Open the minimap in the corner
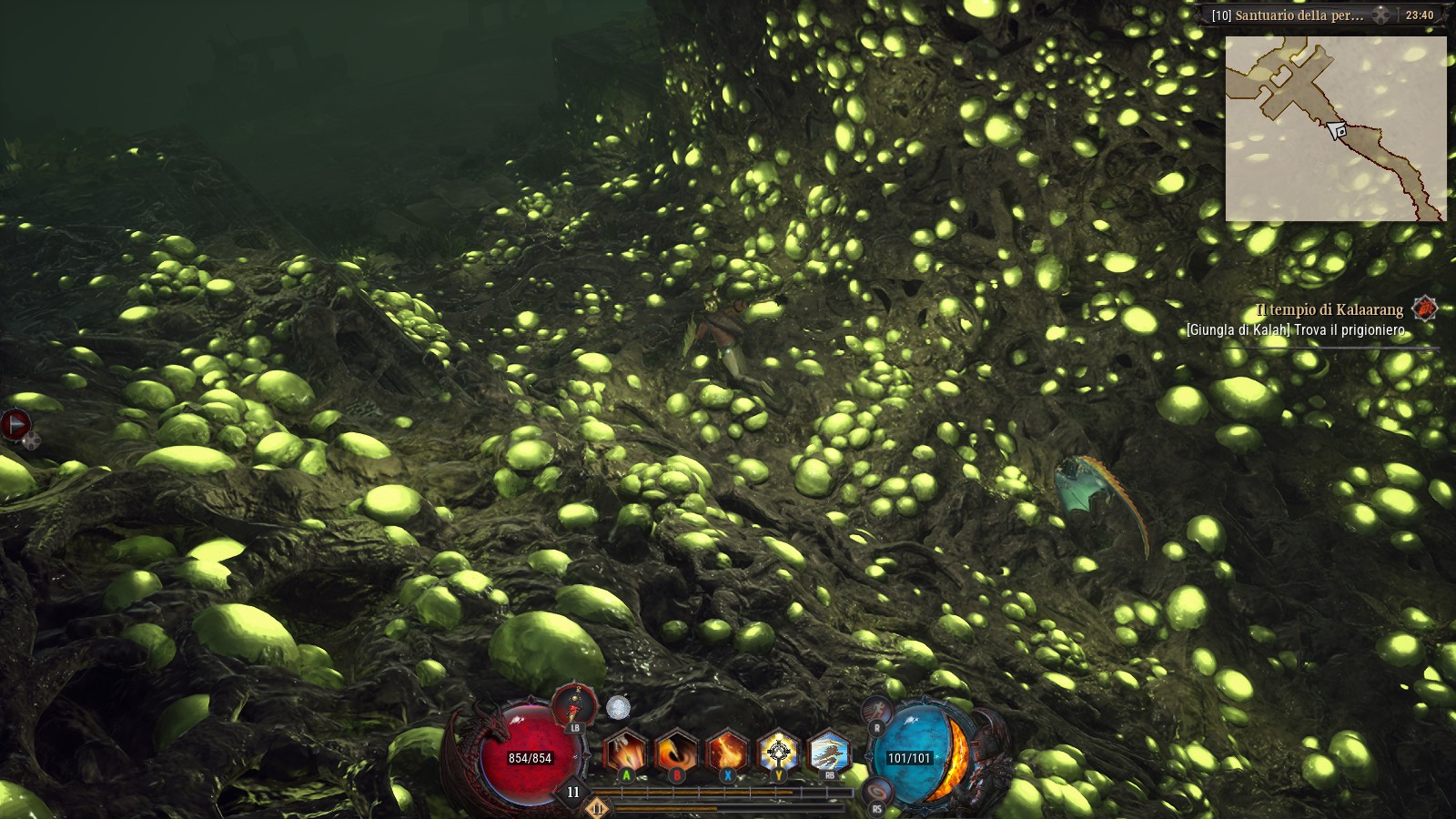Viewport: 1456px width, 819px height. click(1335, 128)
